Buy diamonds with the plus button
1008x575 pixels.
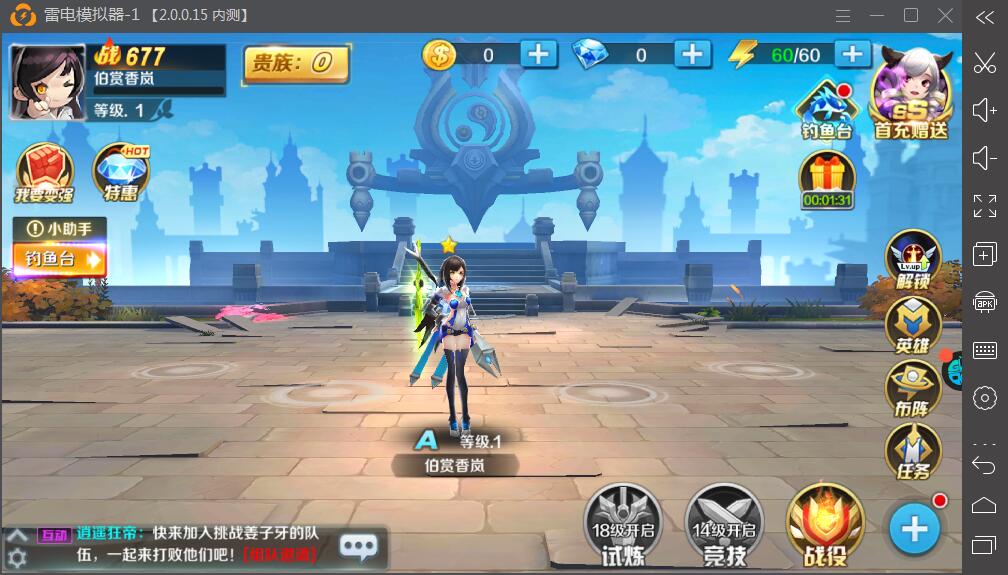pyautogui.click(x=692, y=54)
